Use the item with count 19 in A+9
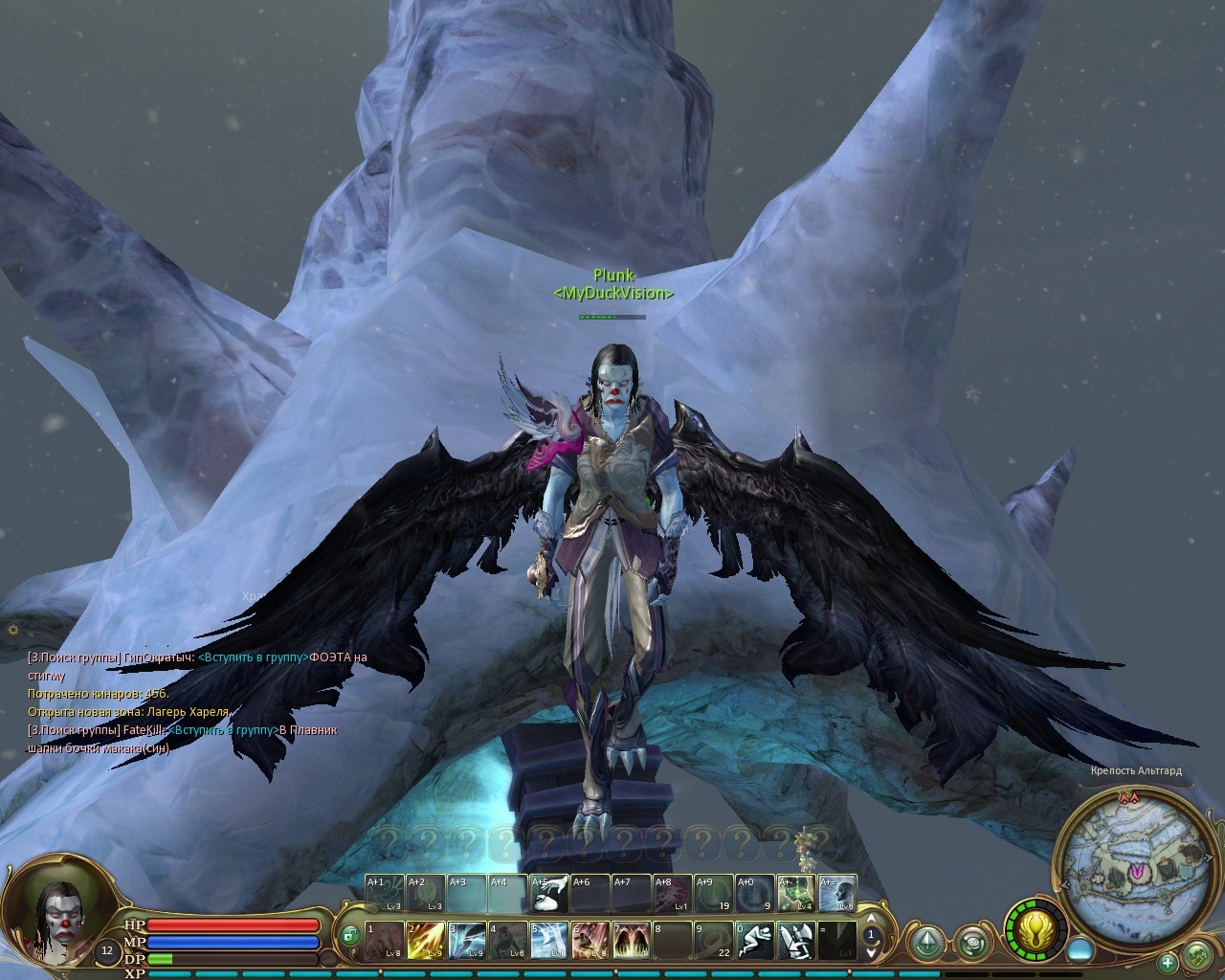 (x=713, y=894)
